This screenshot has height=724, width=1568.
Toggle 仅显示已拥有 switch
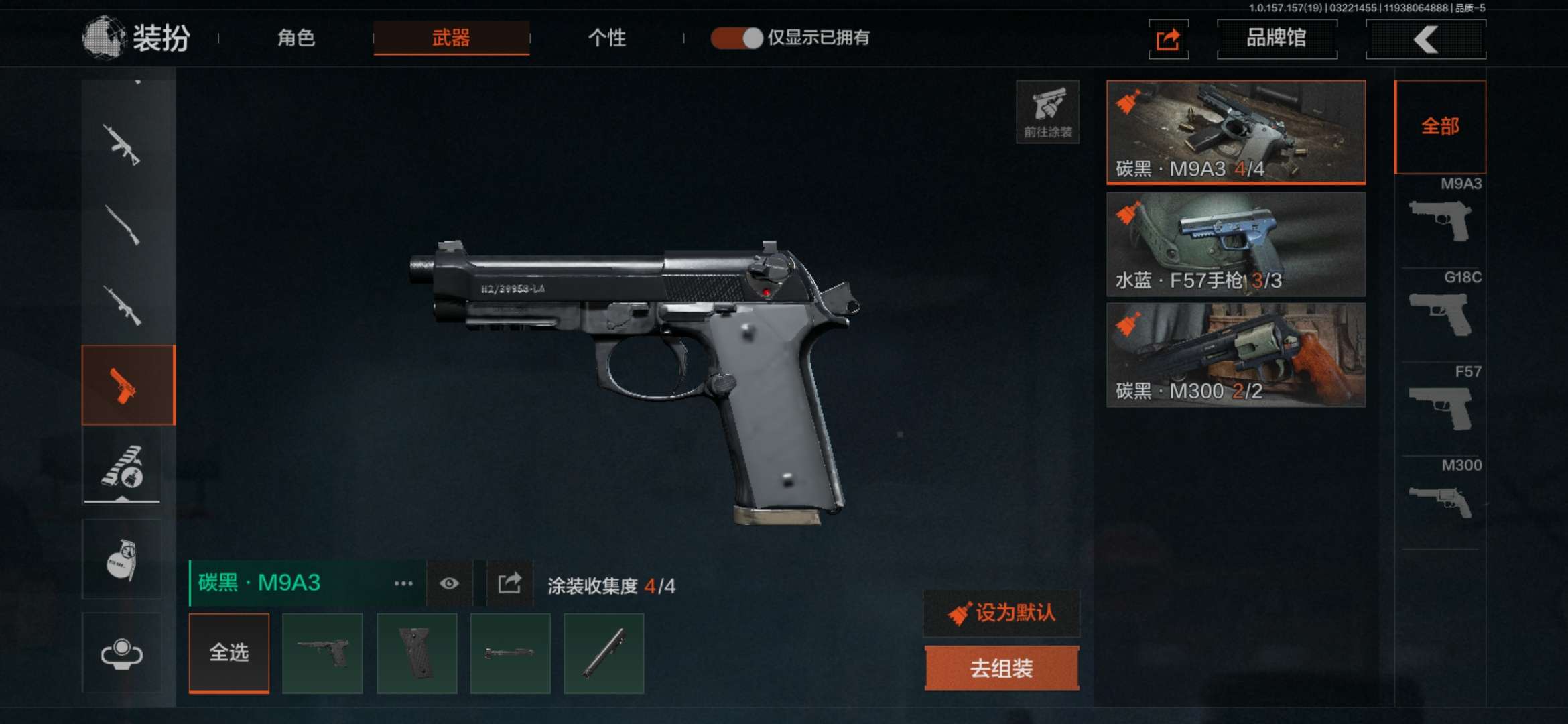[x=736, y=38]
